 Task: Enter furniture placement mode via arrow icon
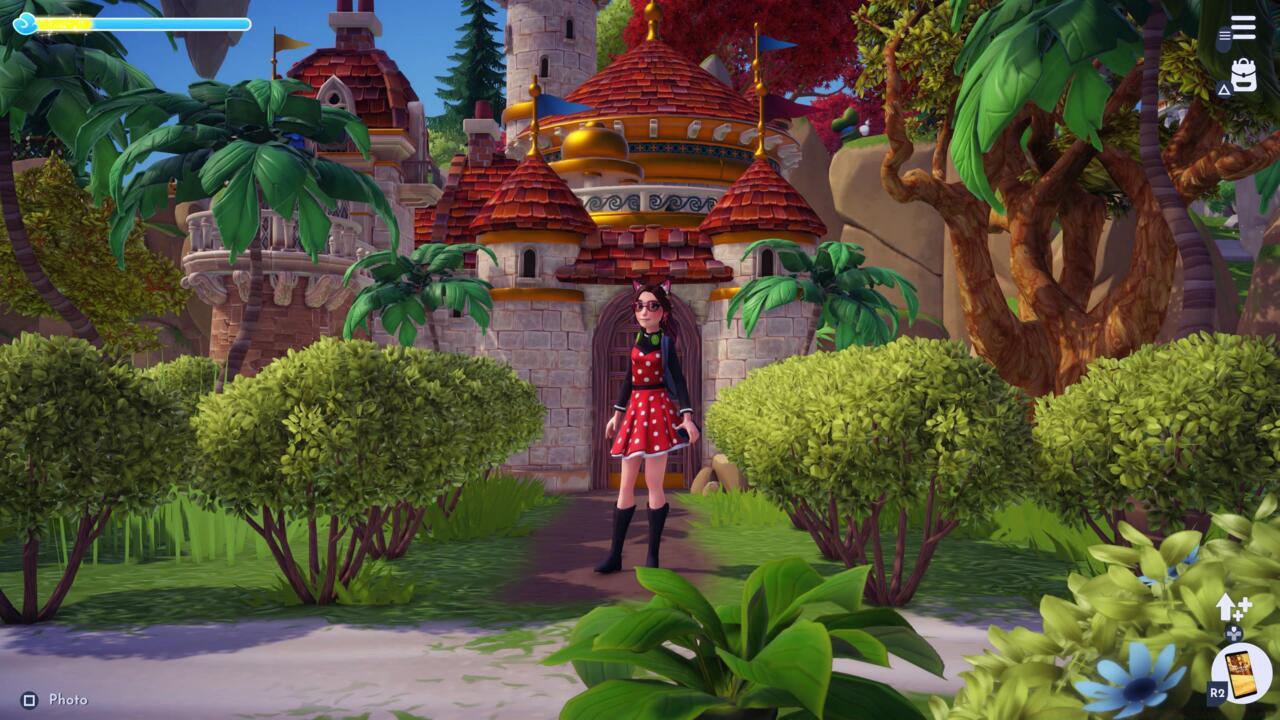click(x=1228, y=605)
